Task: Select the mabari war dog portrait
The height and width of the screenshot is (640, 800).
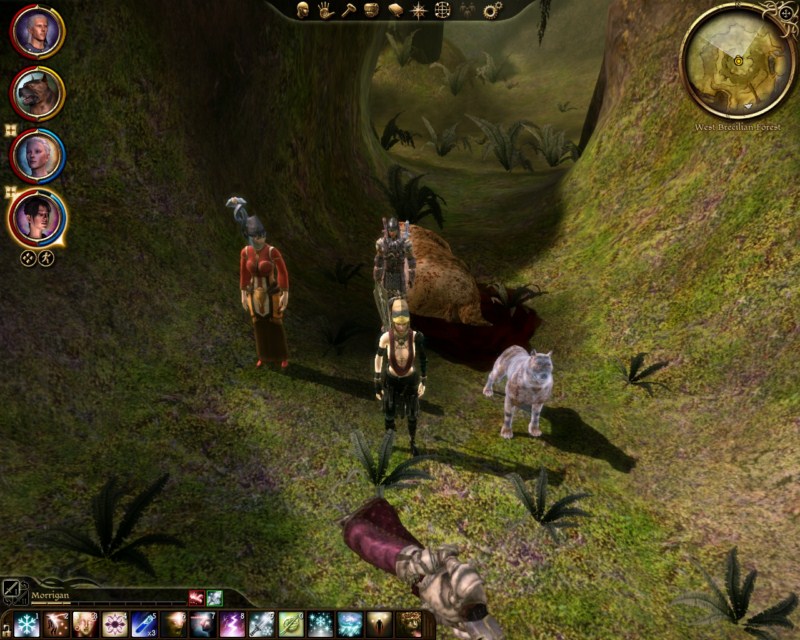Action: coord(38,93)
